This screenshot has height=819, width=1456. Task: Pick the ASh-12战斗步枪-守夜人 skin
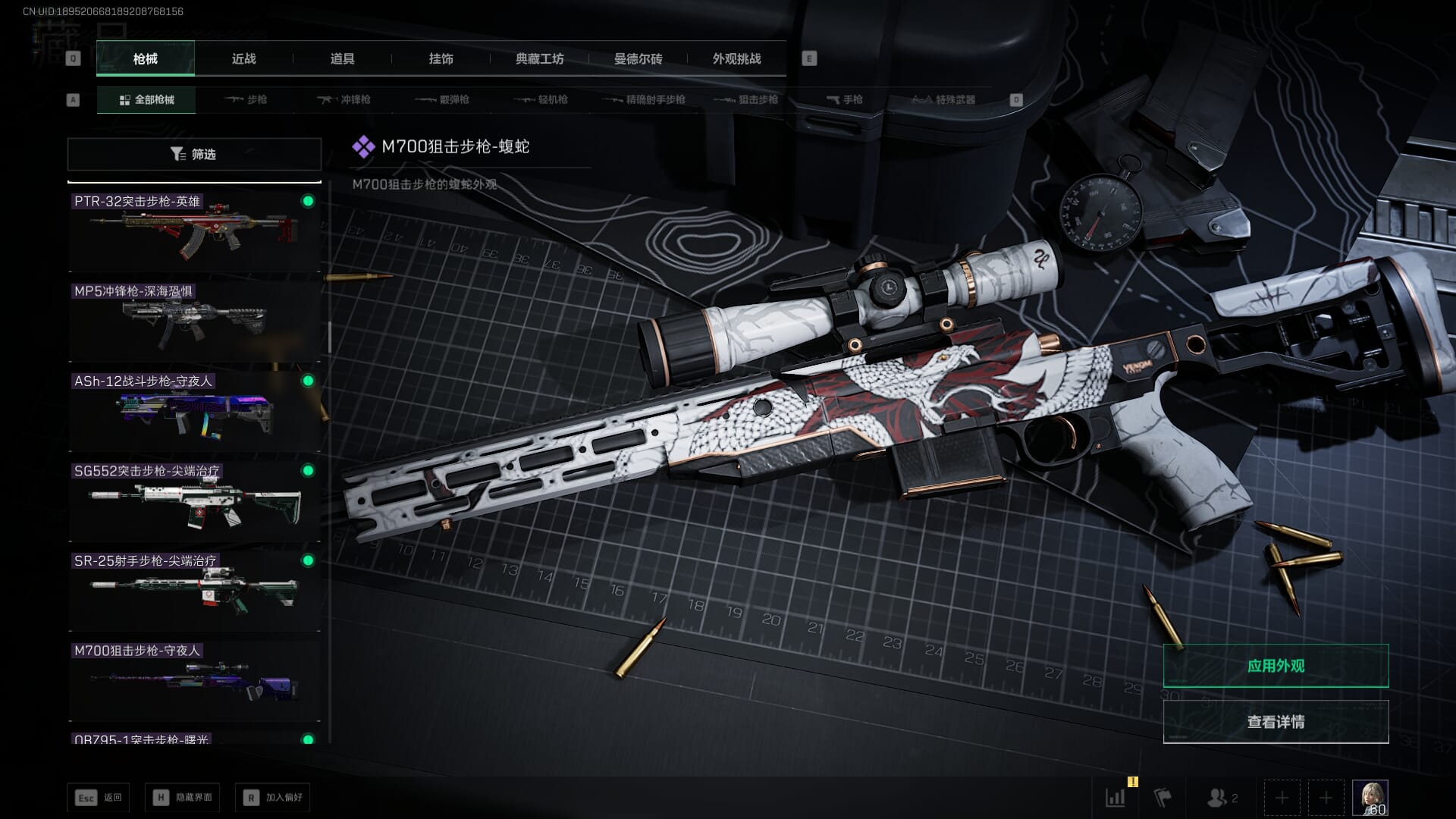click(x=194, y=411)
